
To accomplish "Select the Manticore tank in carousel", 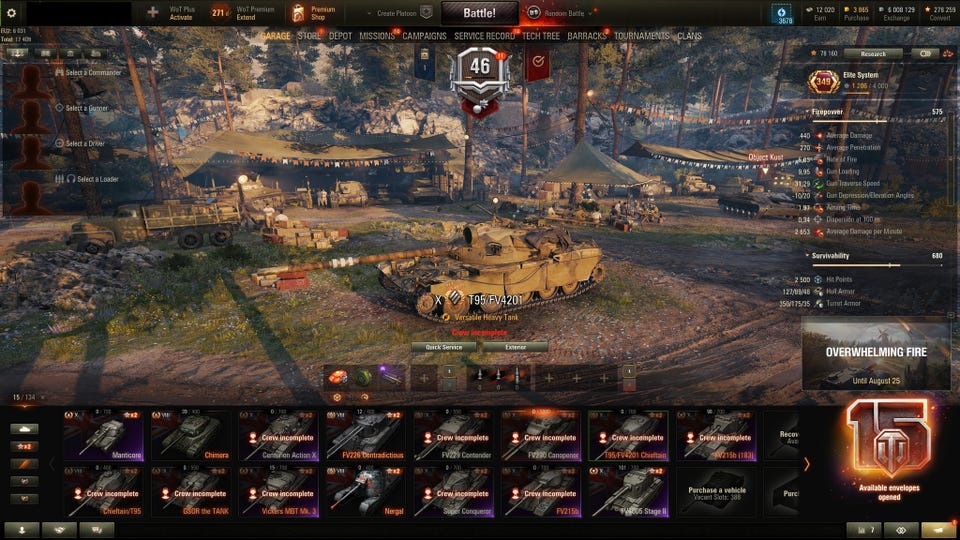I will 106,434.
